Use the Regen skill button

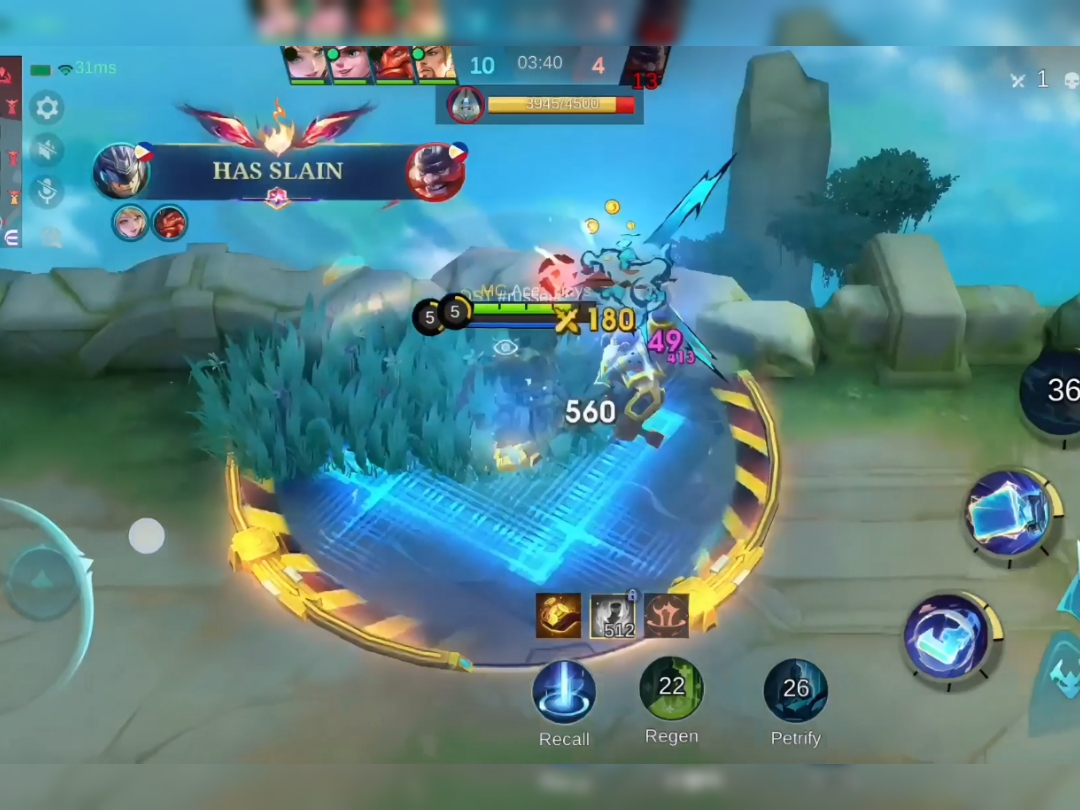(x=672, y=688)
